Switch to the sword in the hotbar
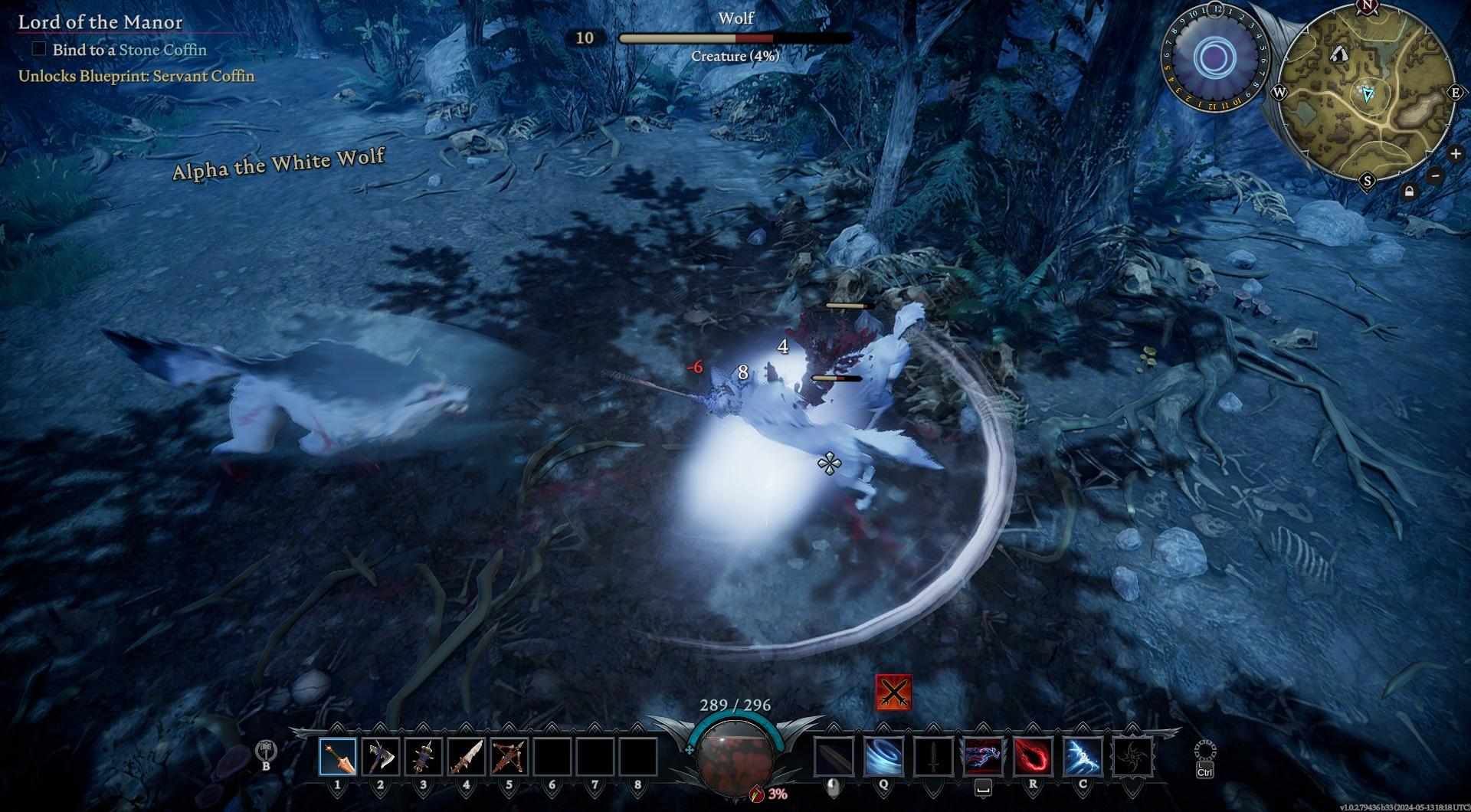Viewport: 1471px width, 812px height. click(467, 757)
